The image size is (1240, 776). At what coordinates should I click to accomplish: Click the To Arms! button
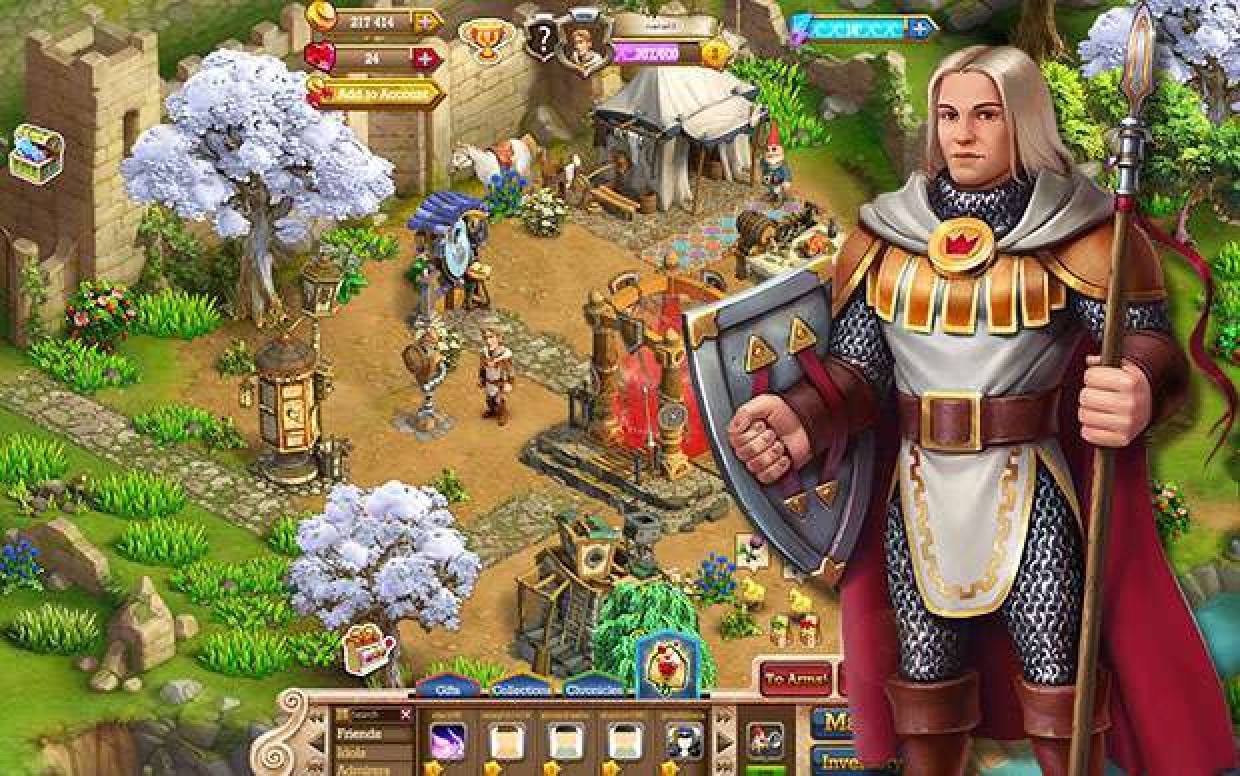pos(796,680)
